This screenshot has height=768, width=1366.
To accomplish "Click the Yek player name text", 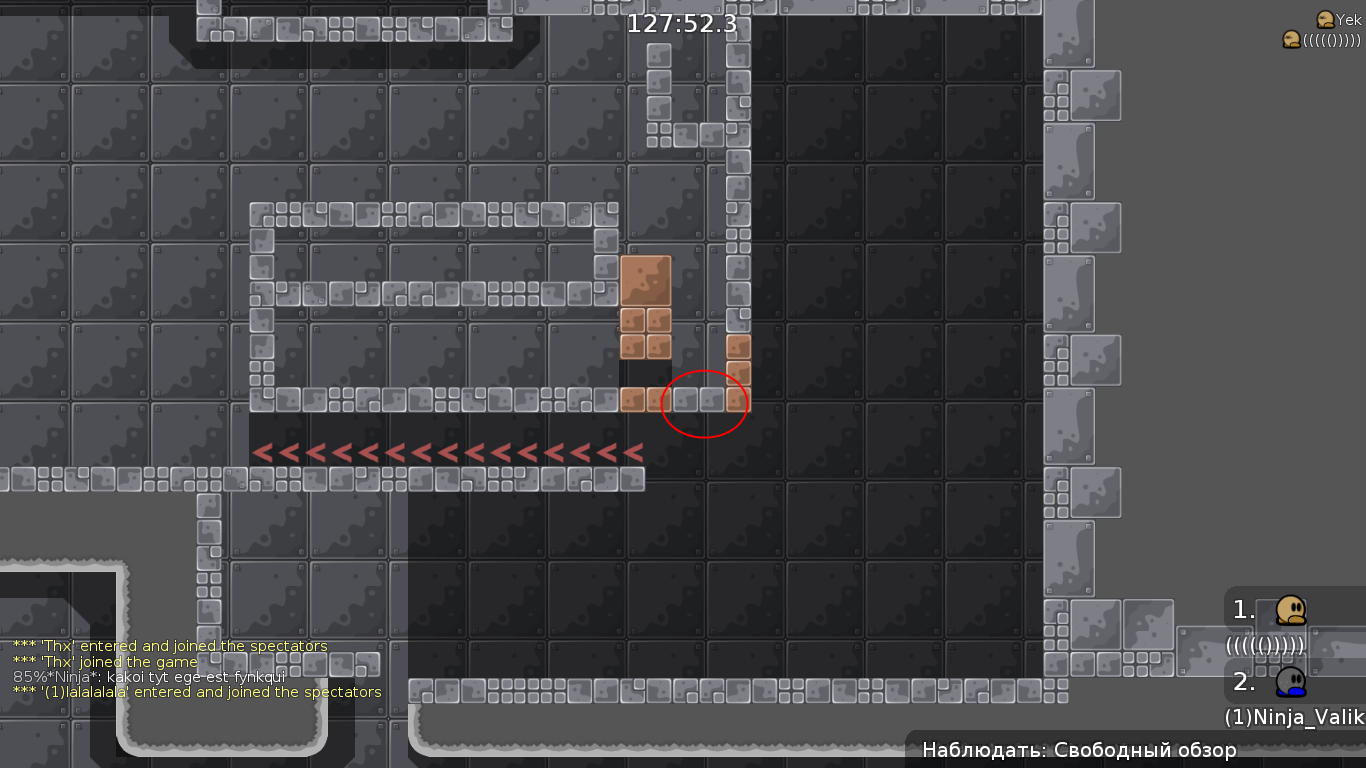I will (1348, 18).
